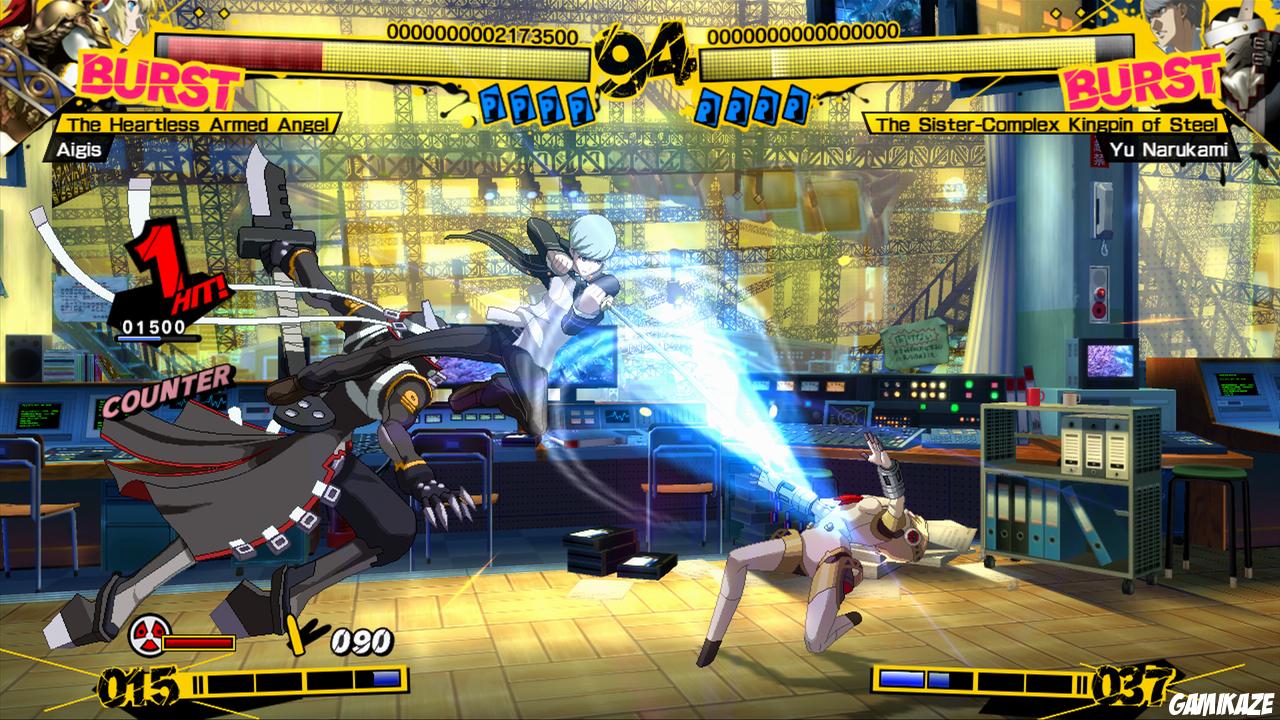Screen dimensions: 1280x720
Task: Click Aigis's bullet ammo icon showing 090
Action: pos(297,635)
